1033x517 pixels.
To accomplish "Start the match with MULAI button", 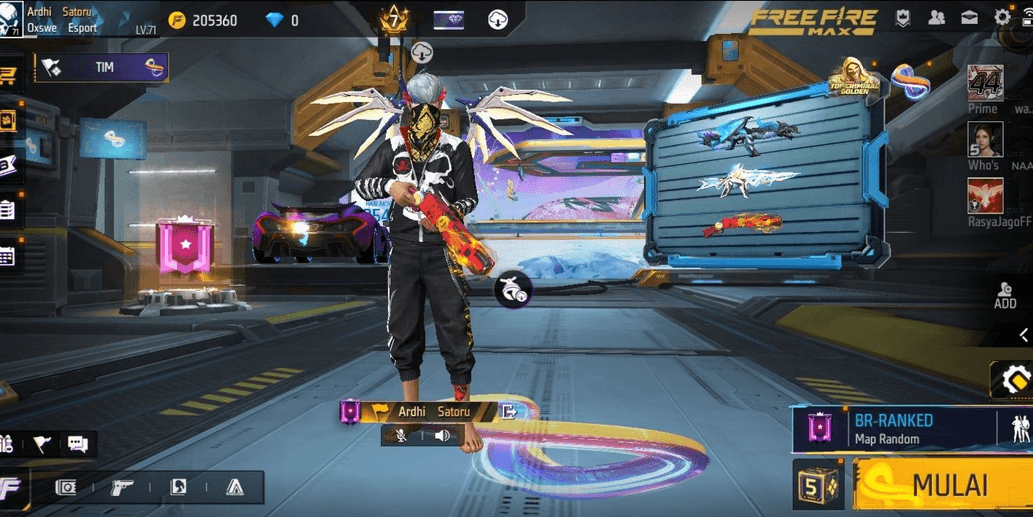I will 942,485.
